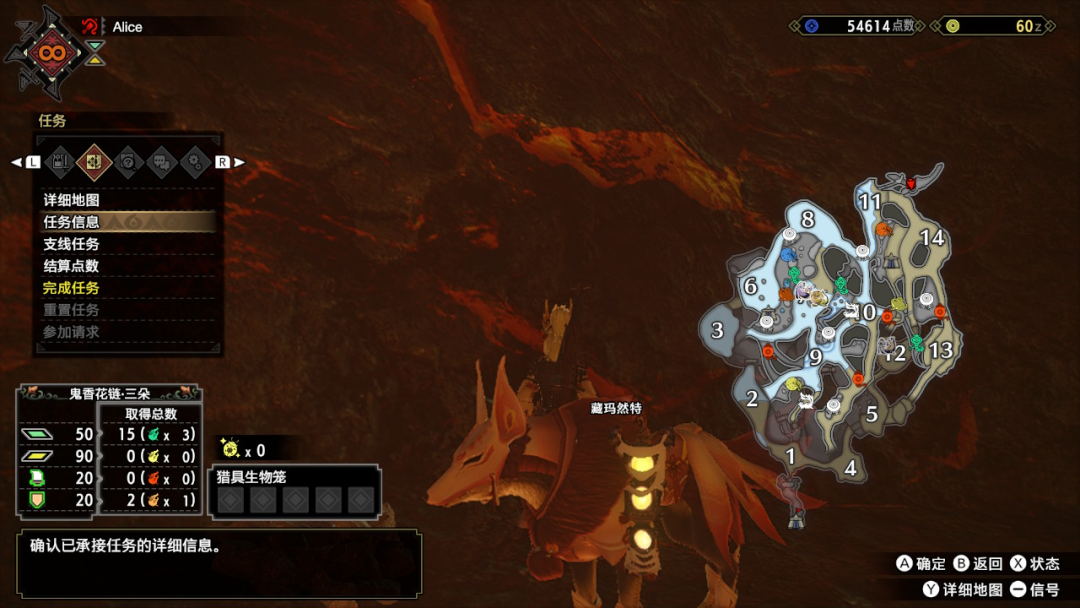Click the left arrow beside the tabs
The image size is (1080, 608).
point(17,162)
